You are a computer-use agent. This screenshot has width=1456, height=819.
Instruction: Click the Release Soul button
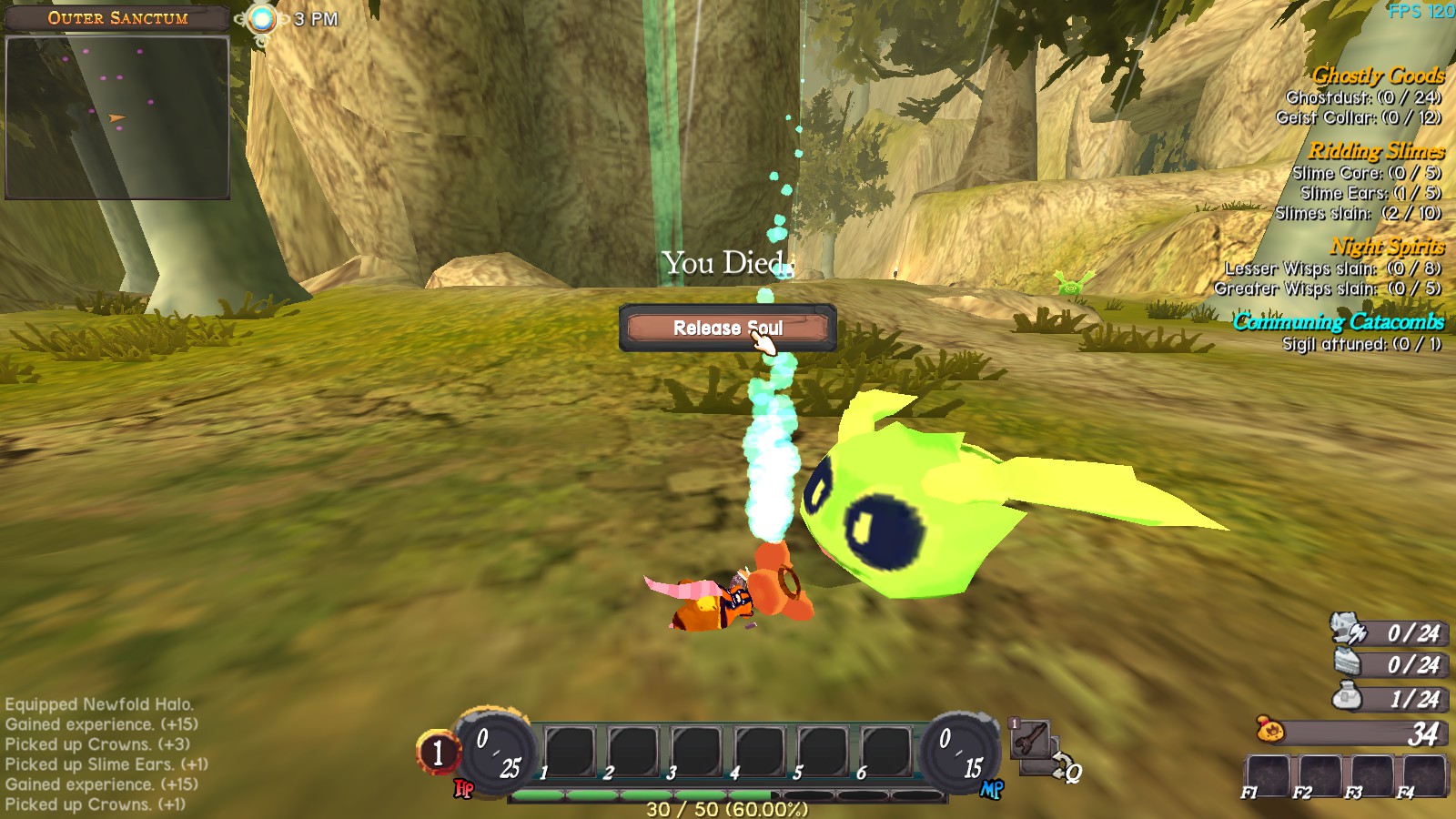click(x=726, y=328)
